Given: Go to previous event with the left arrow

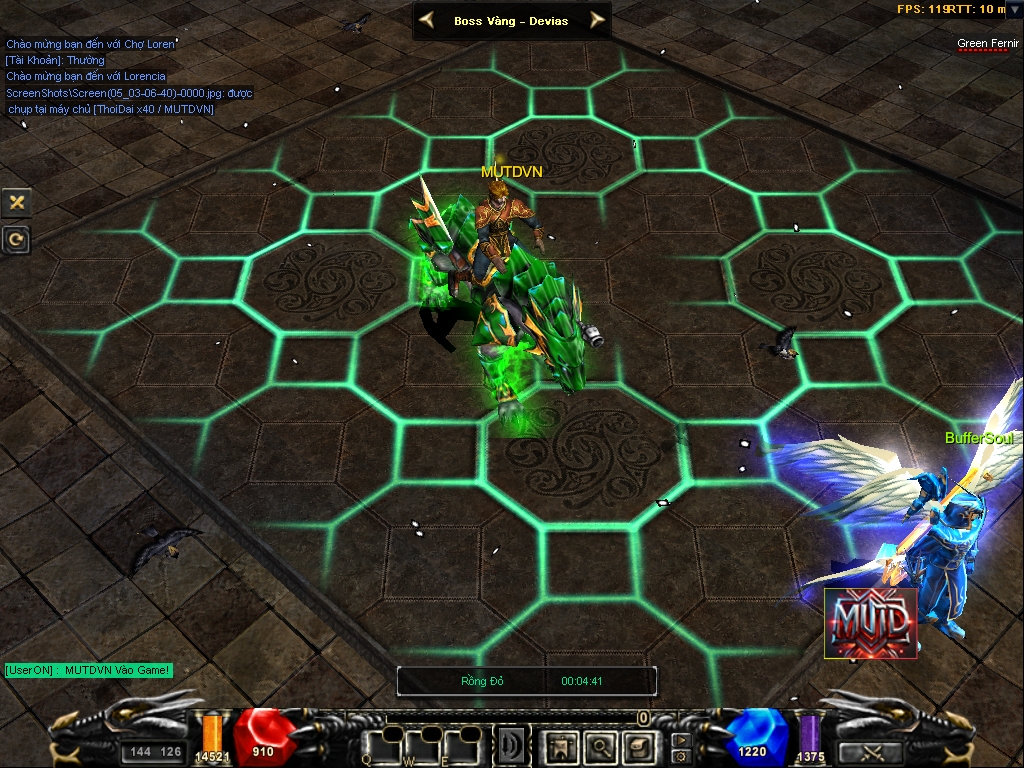Looking at the screenshot, I should coord(427,20).
